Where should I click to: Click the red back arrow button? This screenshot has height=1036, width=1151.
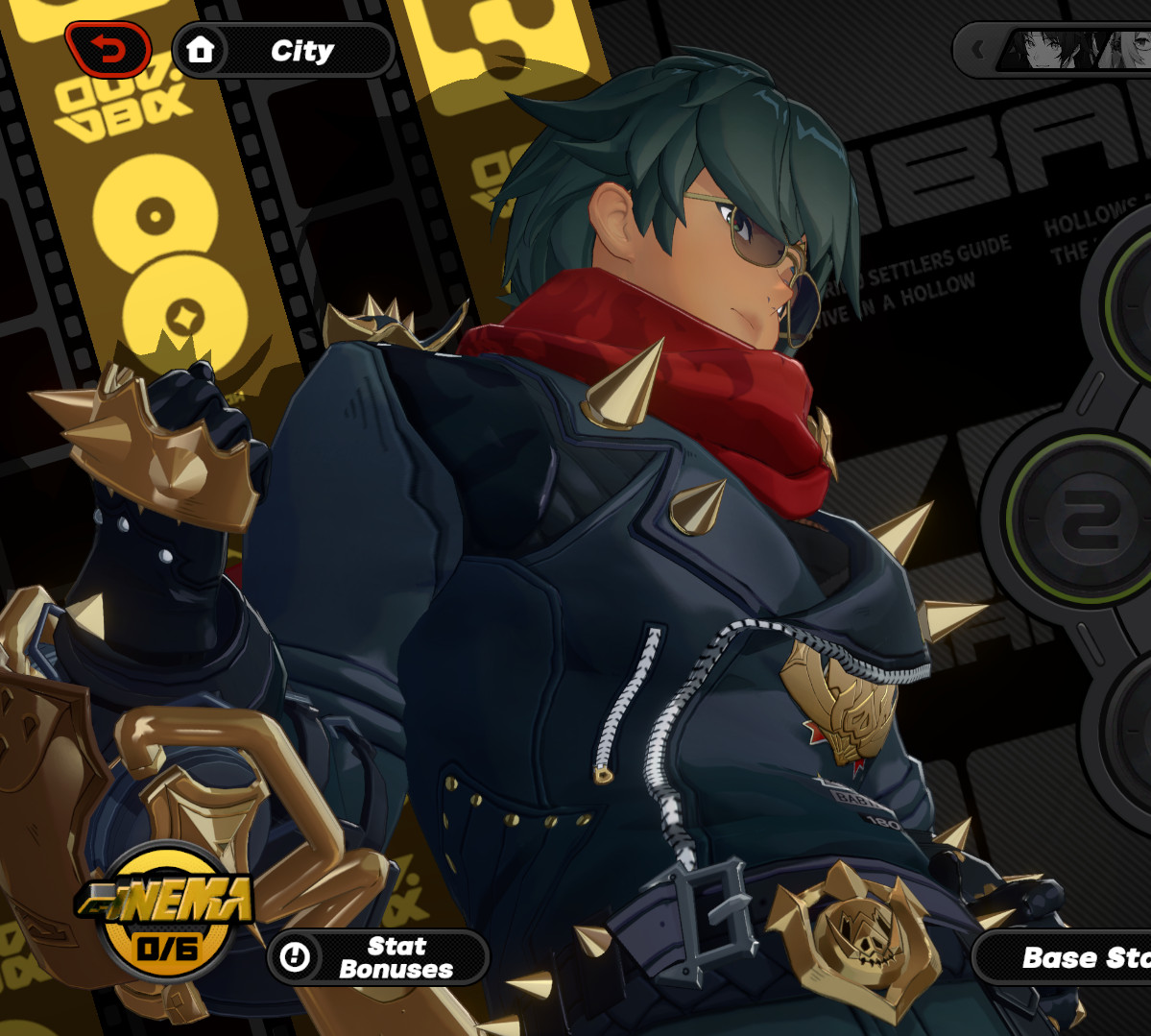click(x=108, y=49)
